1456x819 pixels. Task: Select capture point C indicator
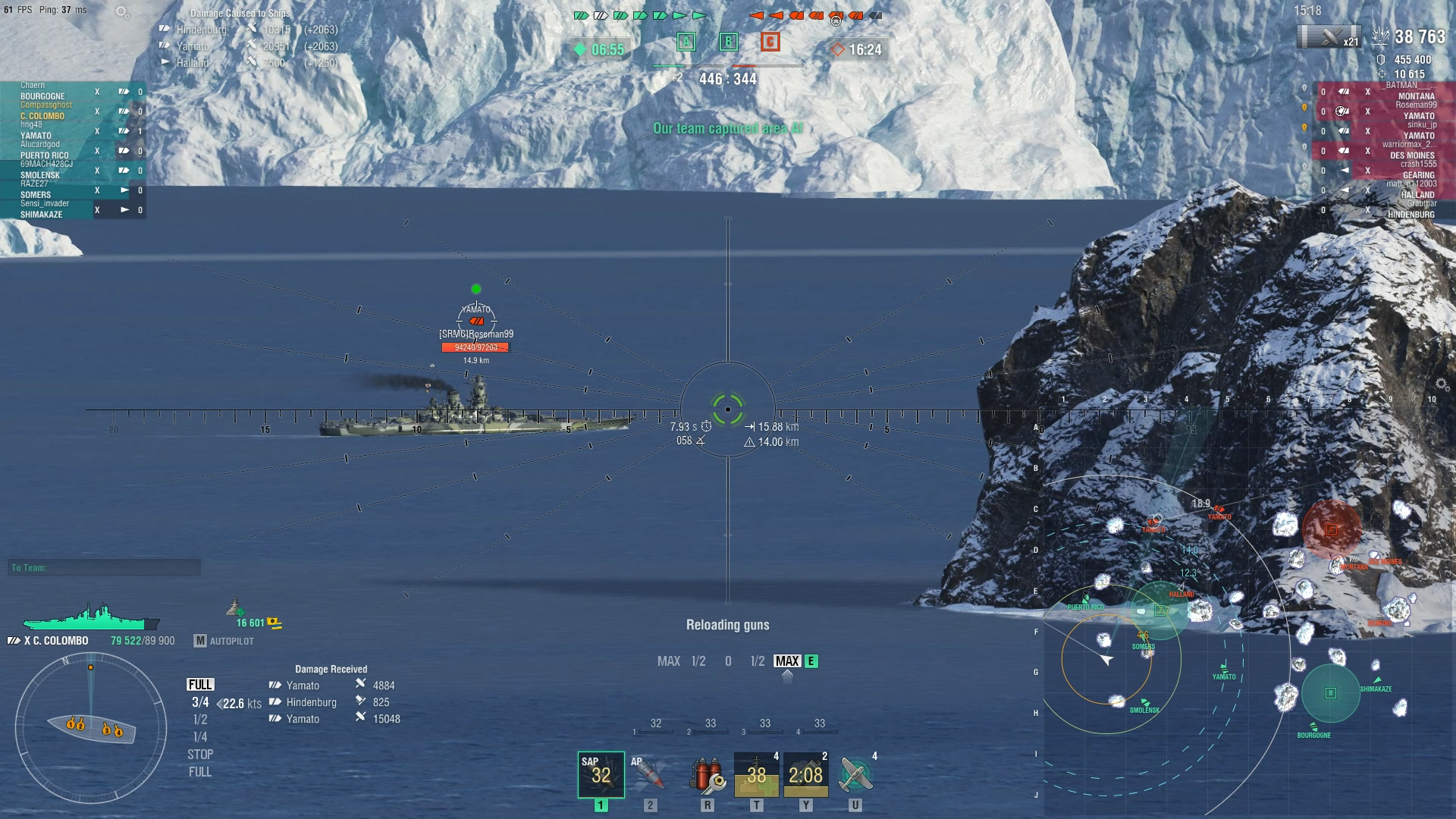(770, 42)
